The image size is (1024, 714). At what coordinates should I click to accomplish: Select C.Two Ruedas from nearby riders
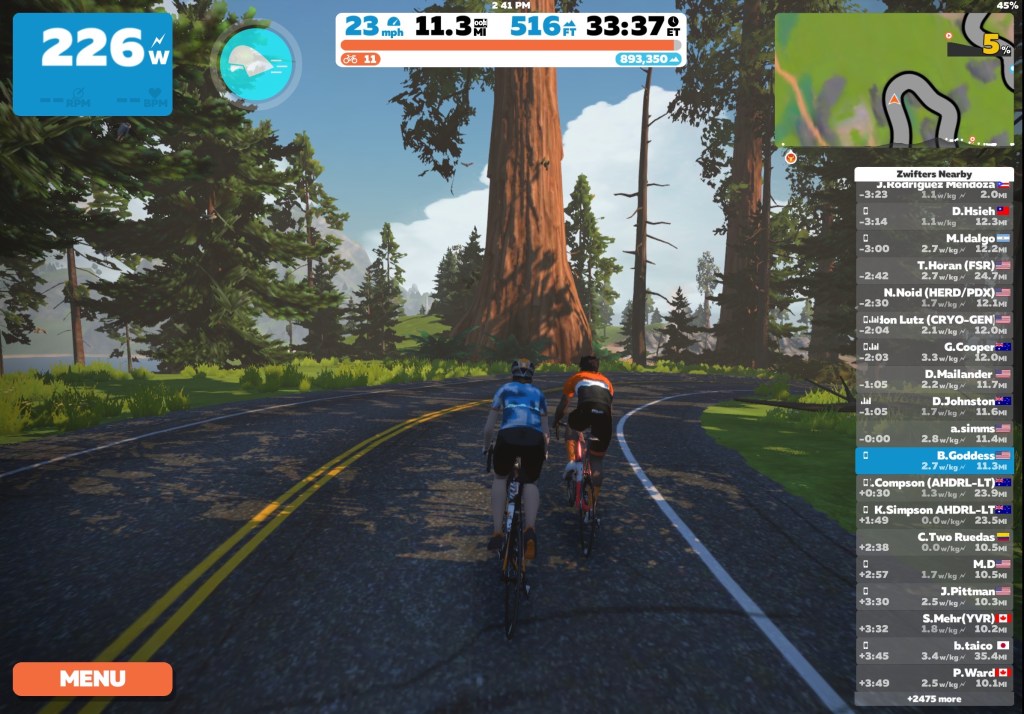click(934, 541)
